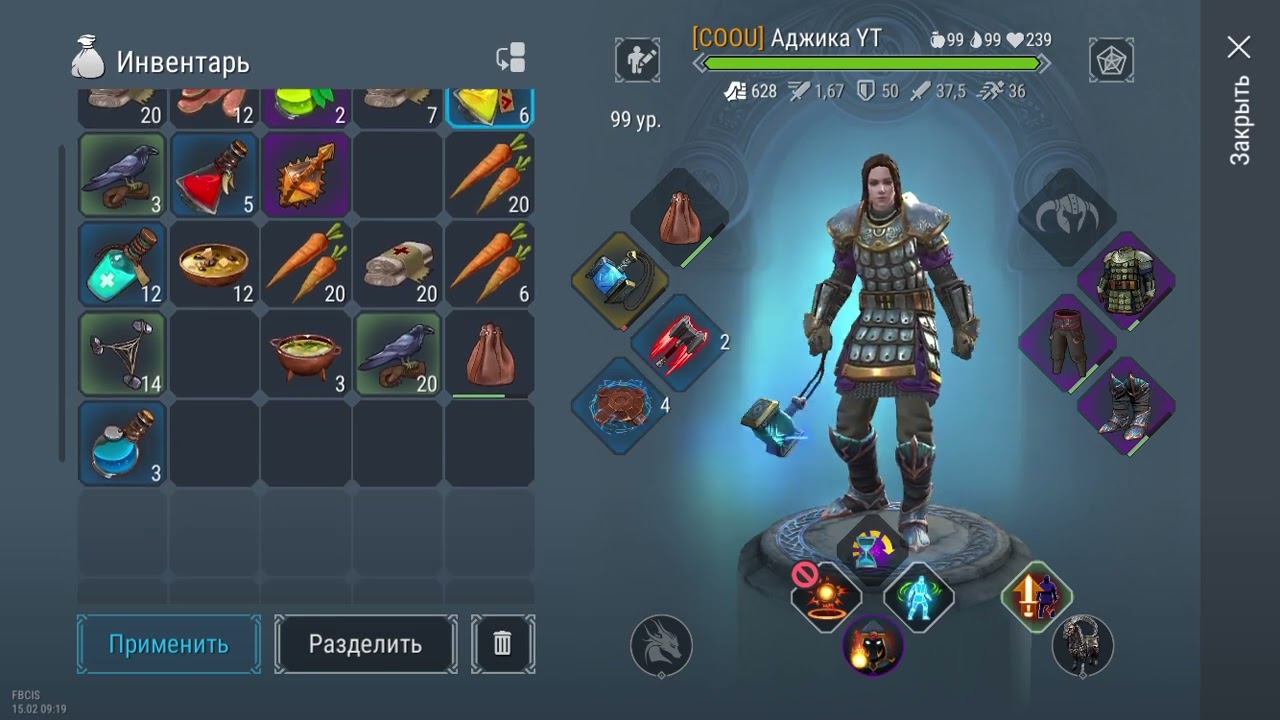Image resolution: width=1280 pixels, height=720 pixels.
Task: Open the empty helmet equipment slot
Action: (x=1066, y=216)
